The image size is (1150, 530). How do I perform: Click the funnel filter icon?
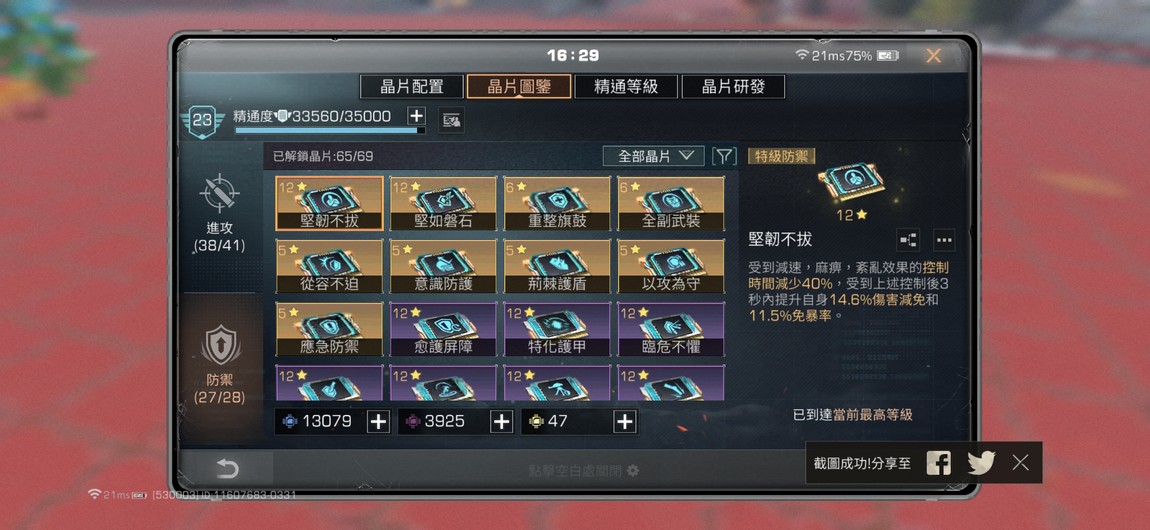pos(724,156)
